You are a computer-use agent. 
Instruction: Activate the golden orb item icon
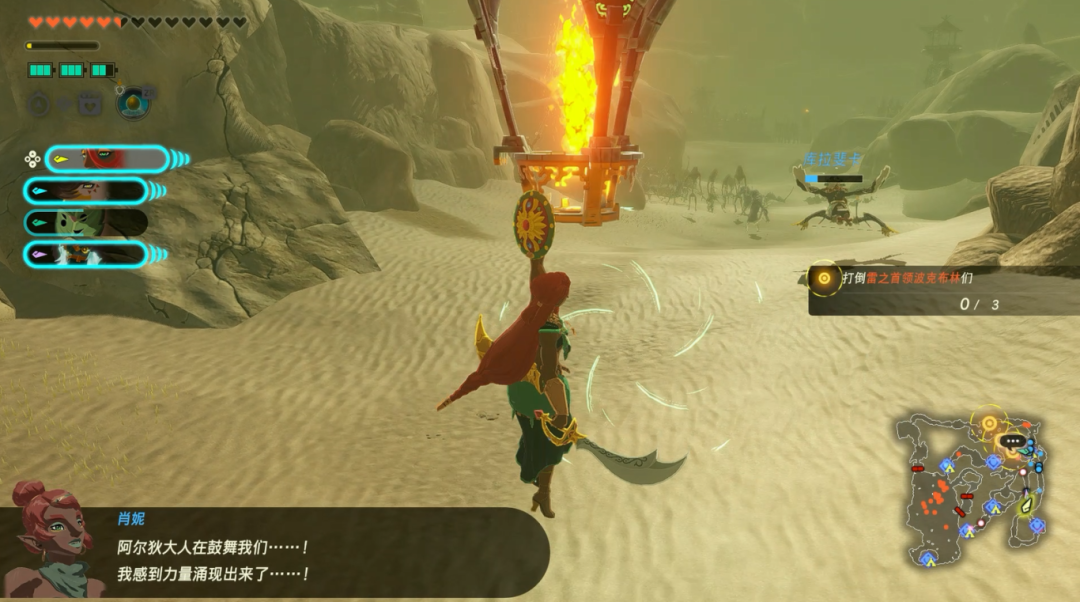131,102
